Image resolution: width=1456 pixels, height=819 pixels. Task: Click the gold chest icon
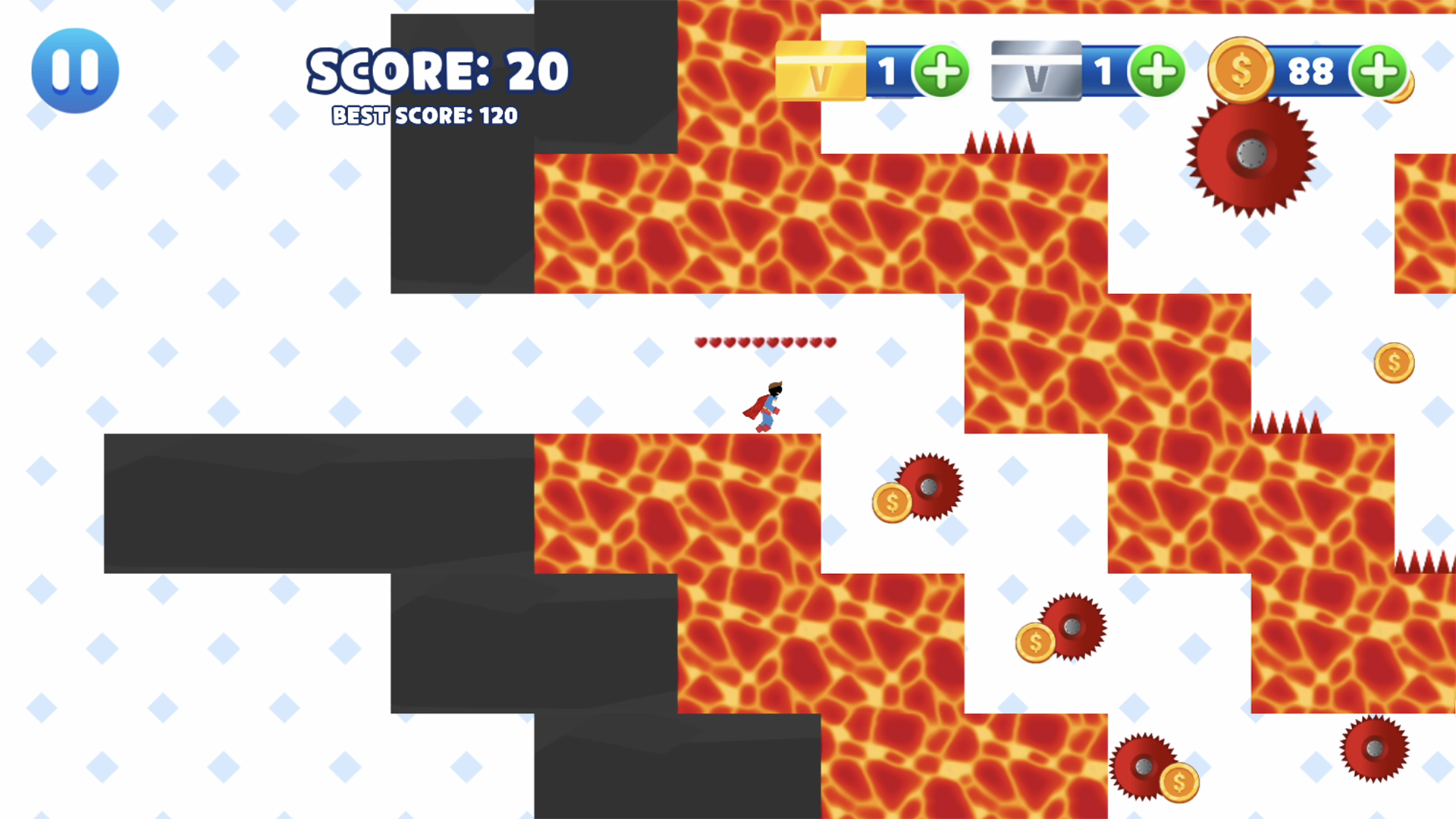coord(821,71)
